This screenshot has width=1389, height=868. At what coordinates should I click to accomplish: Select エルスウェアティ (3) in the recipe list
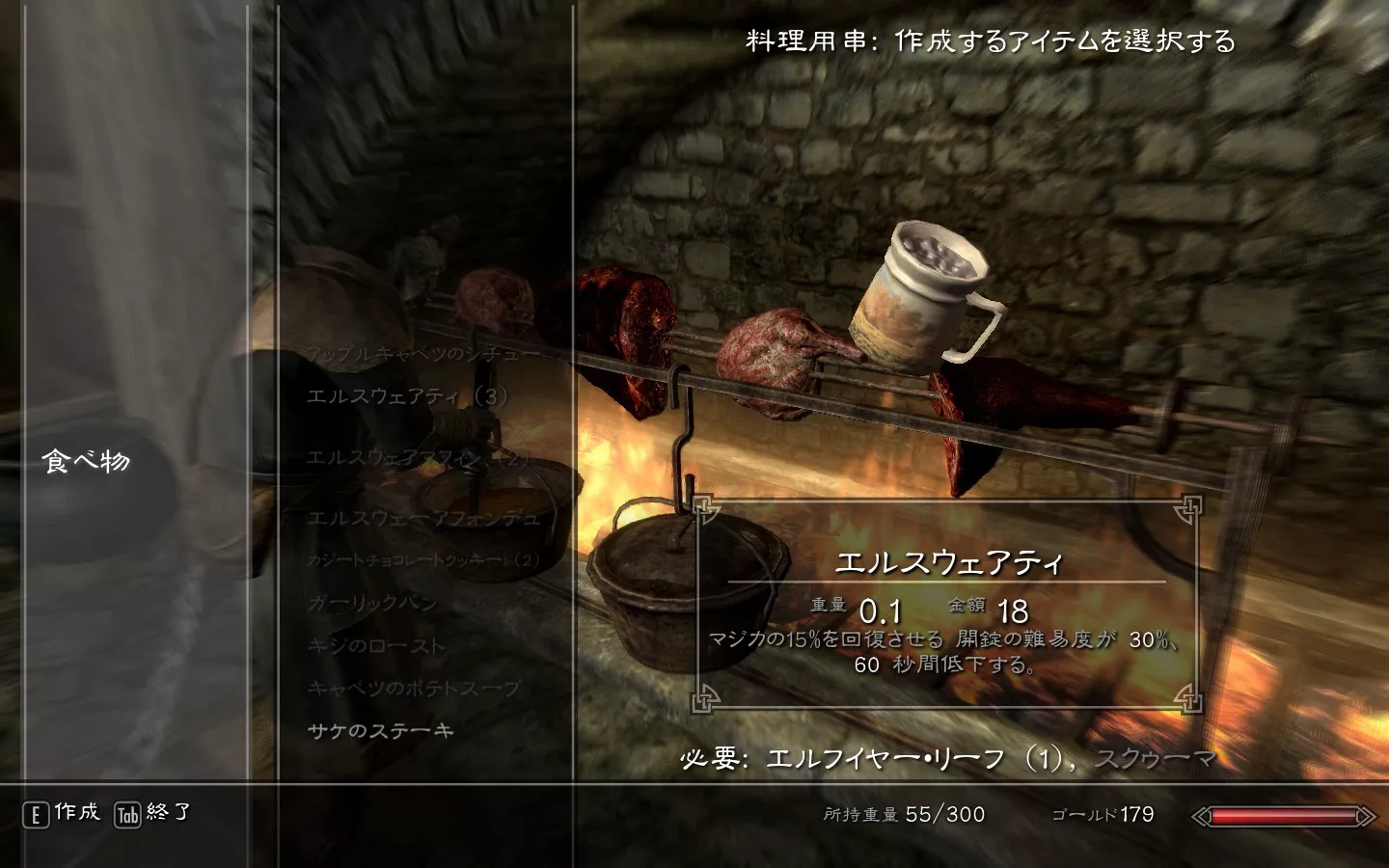pos(407,395)
